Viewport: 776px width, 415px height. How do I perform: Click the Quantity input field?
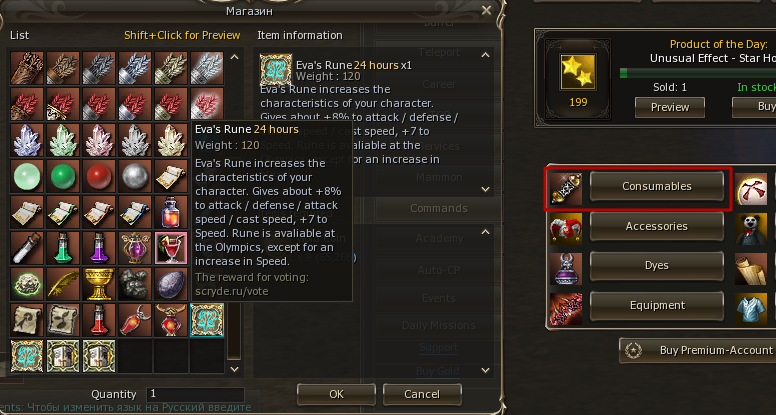tap(195, 395)
